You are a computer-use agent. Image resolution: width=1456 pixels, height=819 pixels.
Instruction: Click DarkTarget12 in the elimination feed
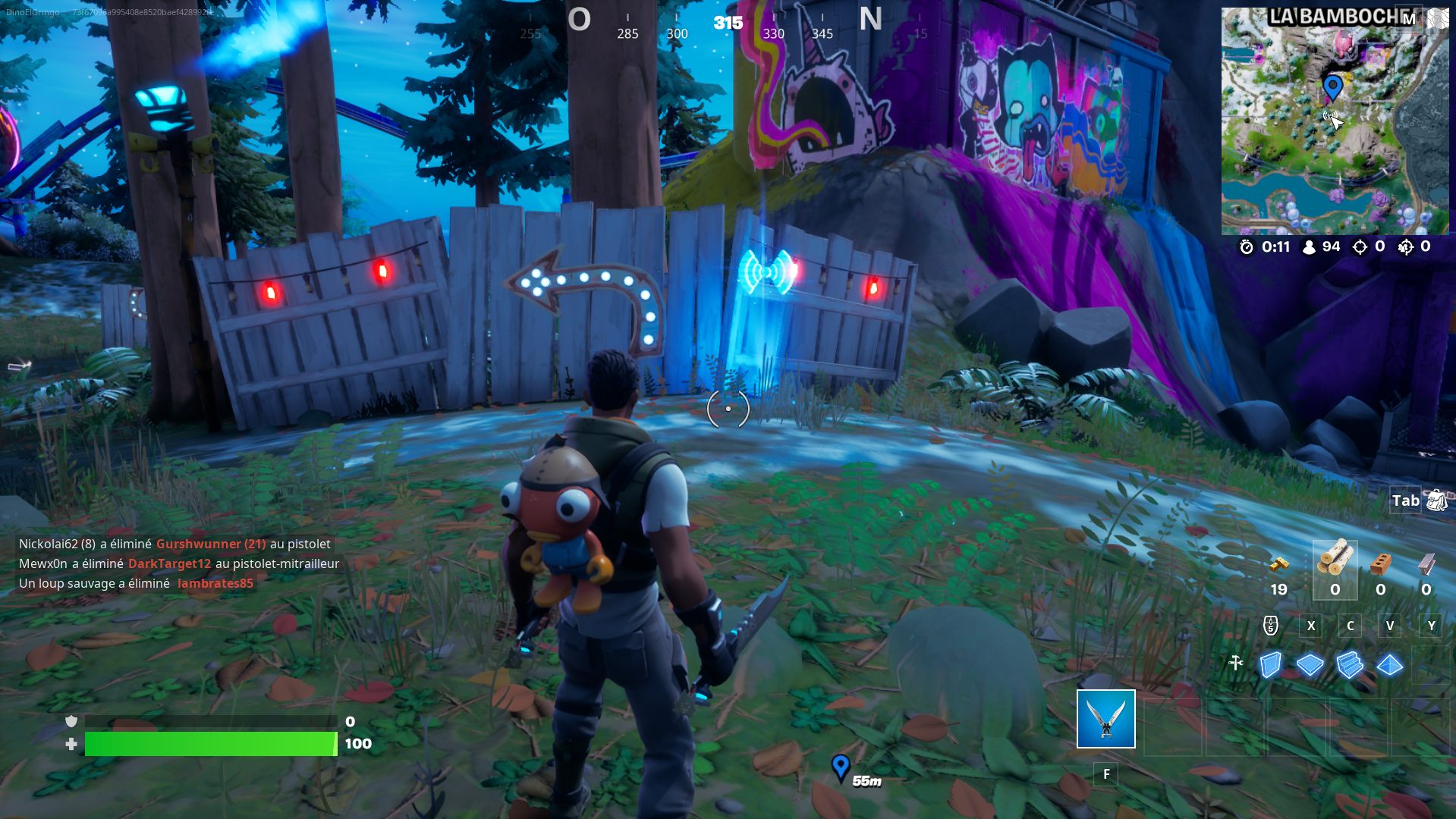click(x=168, y=563)
